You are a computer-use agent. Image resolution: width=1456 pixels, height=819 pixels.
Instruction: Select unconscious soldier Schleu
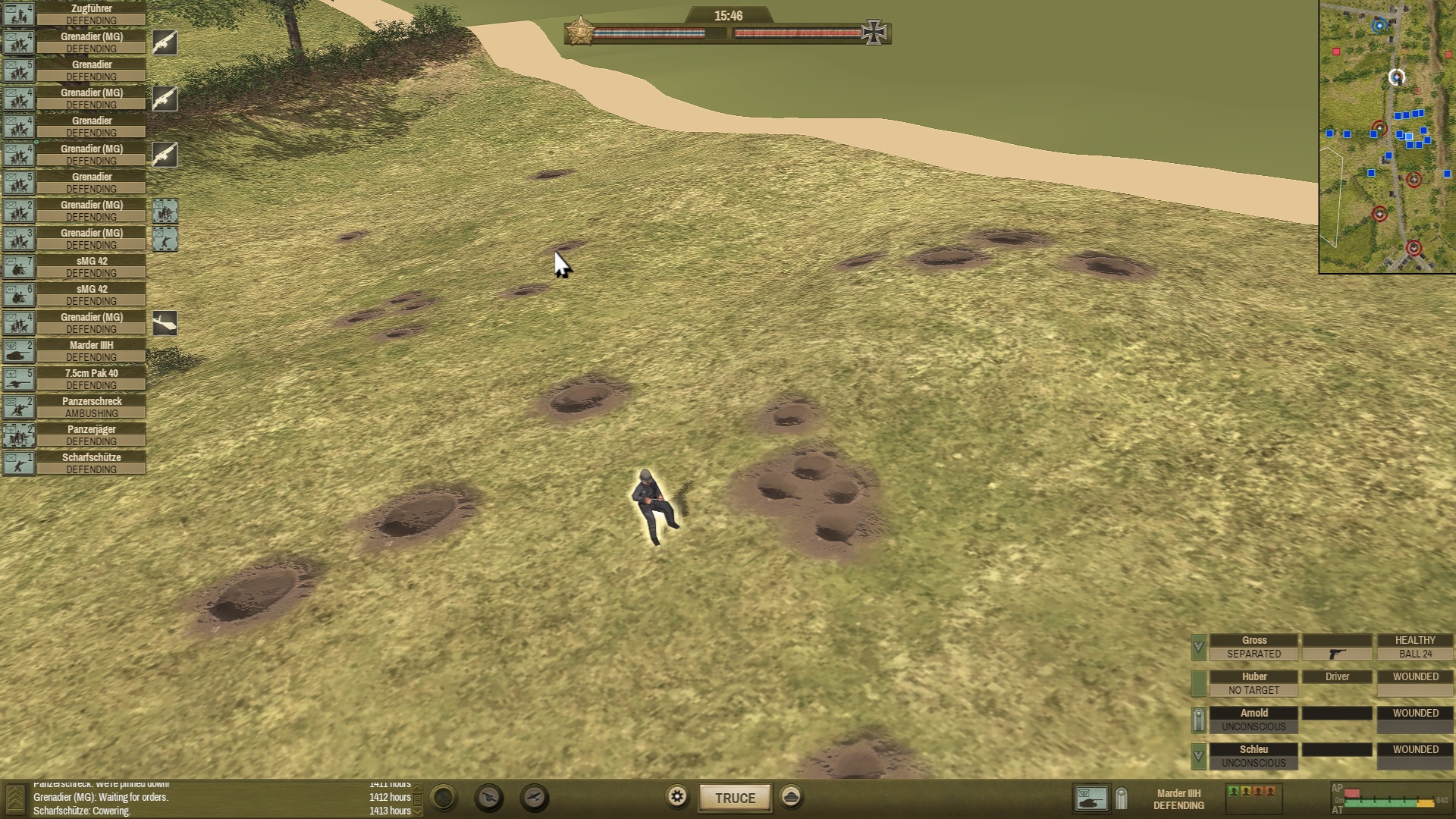coord(1254,756)
